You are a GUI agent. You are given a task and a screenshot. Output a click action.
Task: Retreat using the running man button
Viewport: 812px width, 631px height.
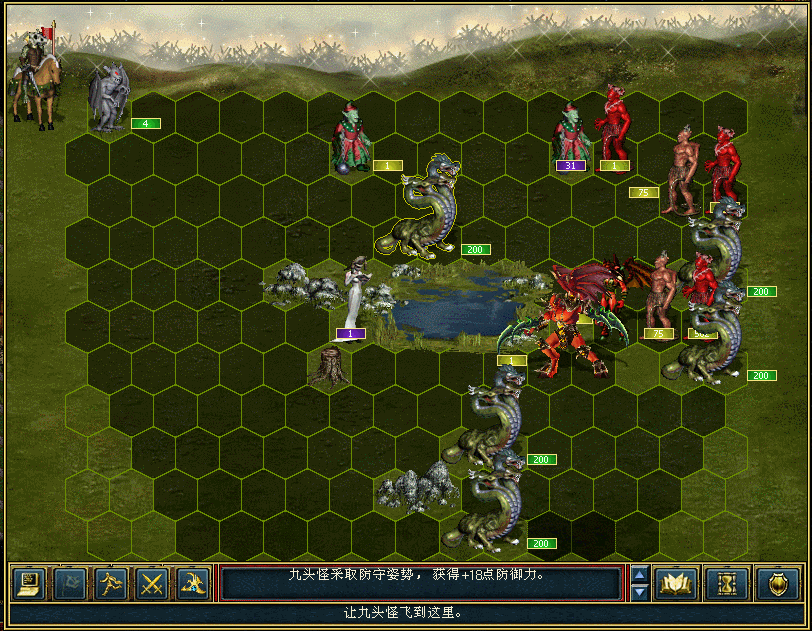click(x=110, y=583)
